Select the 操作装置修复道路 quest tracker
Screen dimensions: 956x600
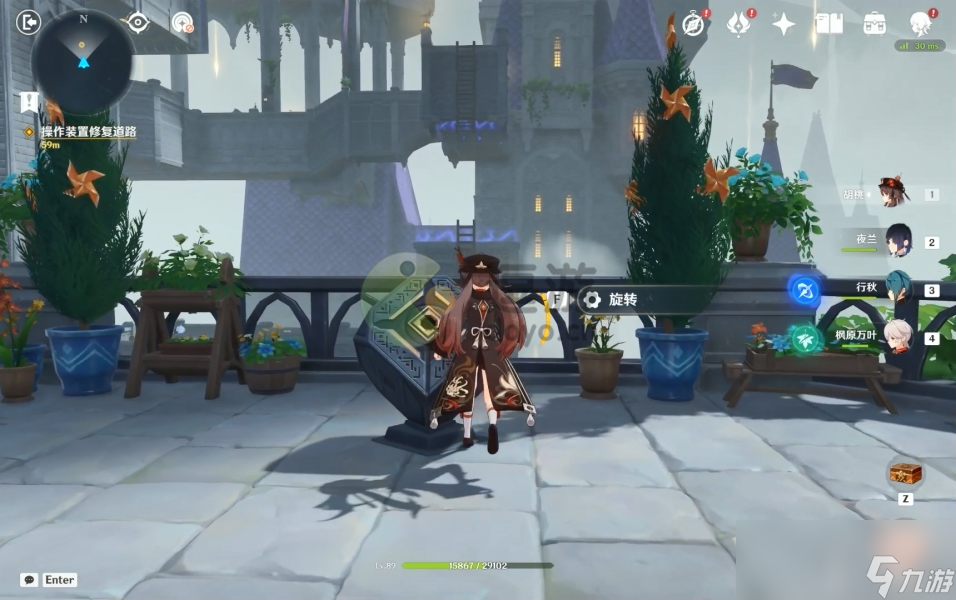(88, 132)
